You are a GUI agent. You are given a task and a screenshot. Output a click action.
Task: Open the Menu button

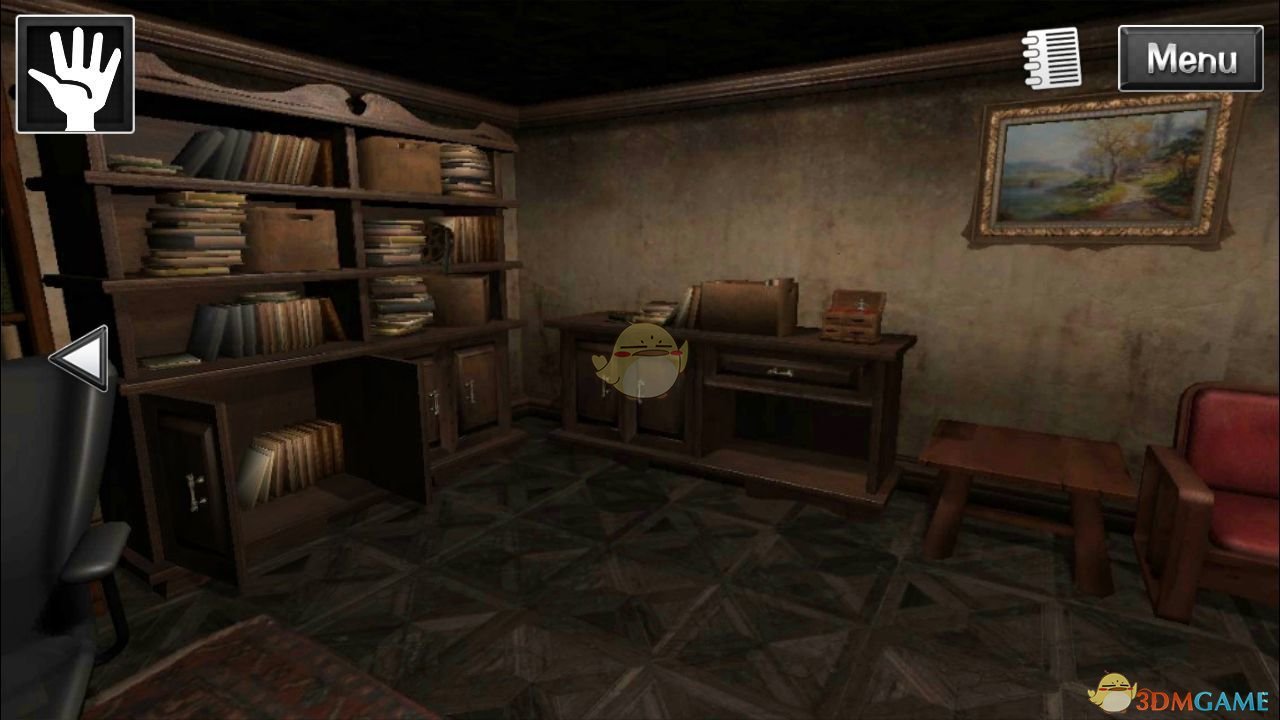1190,59
